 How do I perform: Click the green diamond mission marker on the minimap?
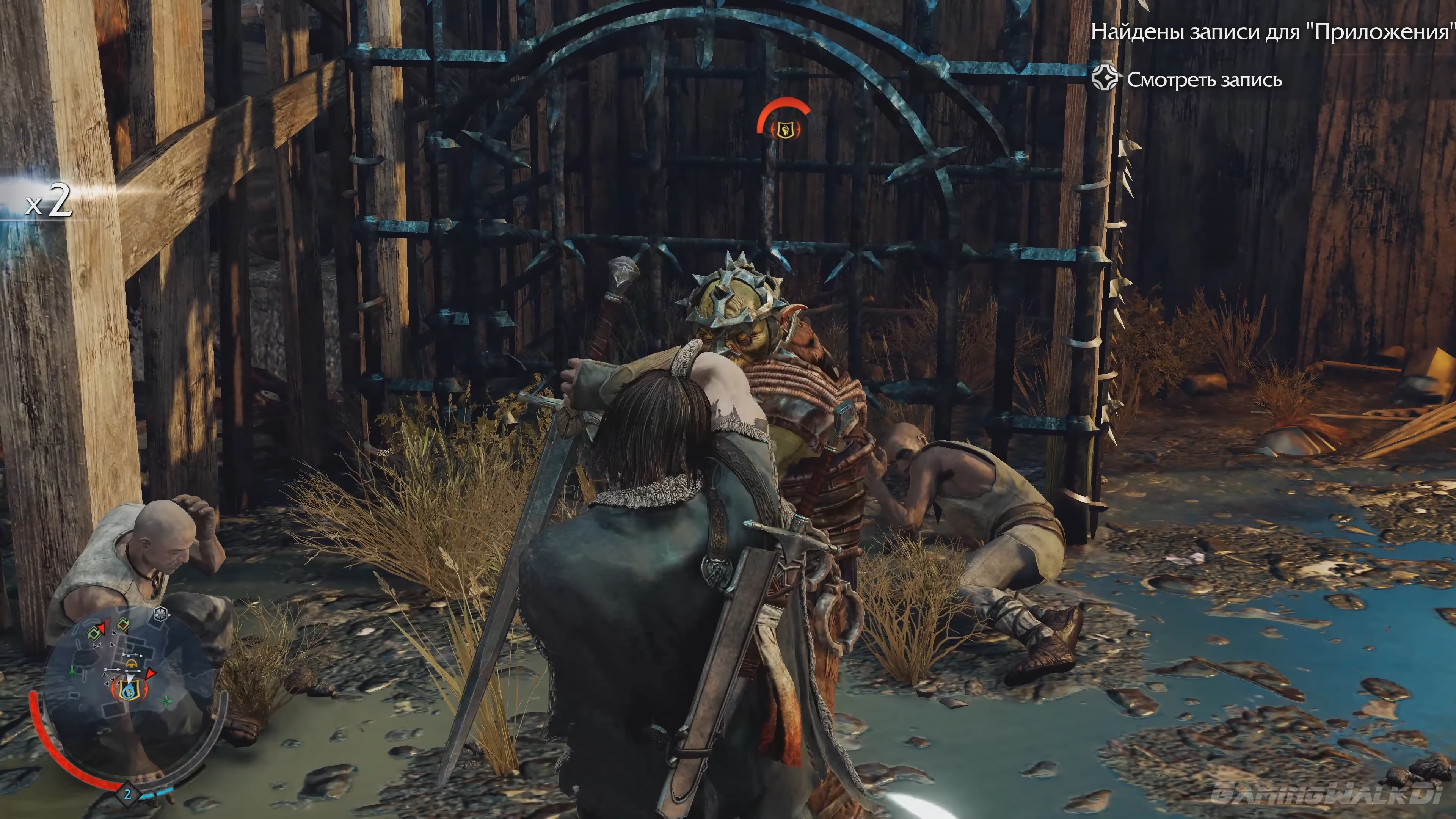click(94, 634)
